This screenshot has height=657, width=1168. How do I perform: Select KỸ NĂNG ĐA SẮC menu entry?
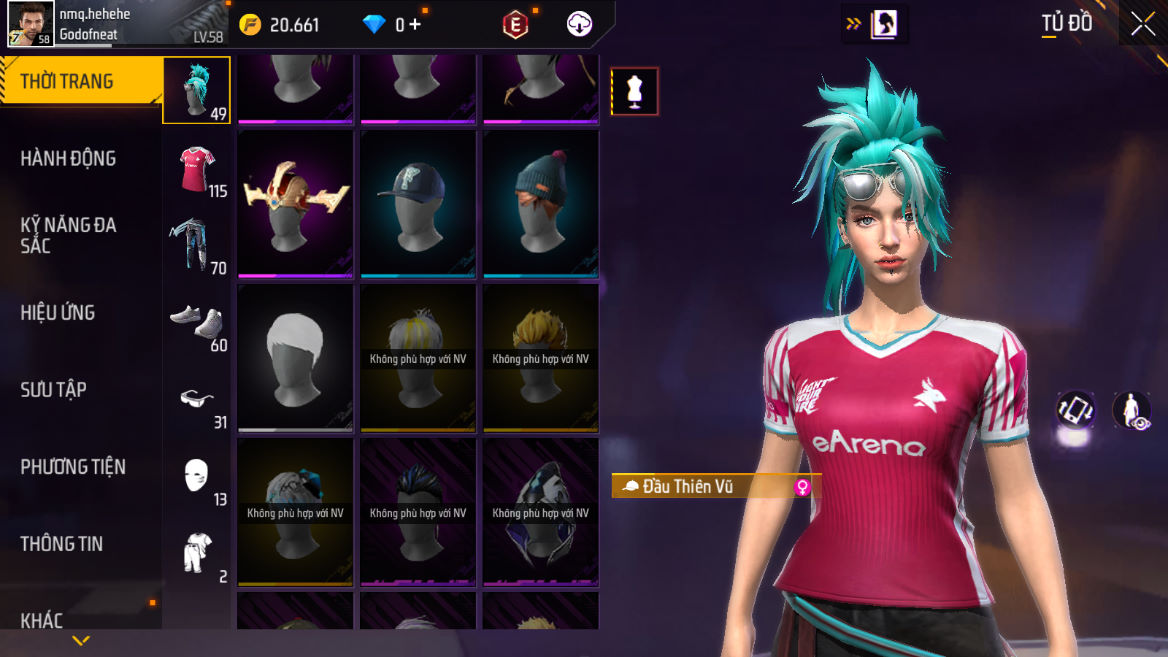68,235
